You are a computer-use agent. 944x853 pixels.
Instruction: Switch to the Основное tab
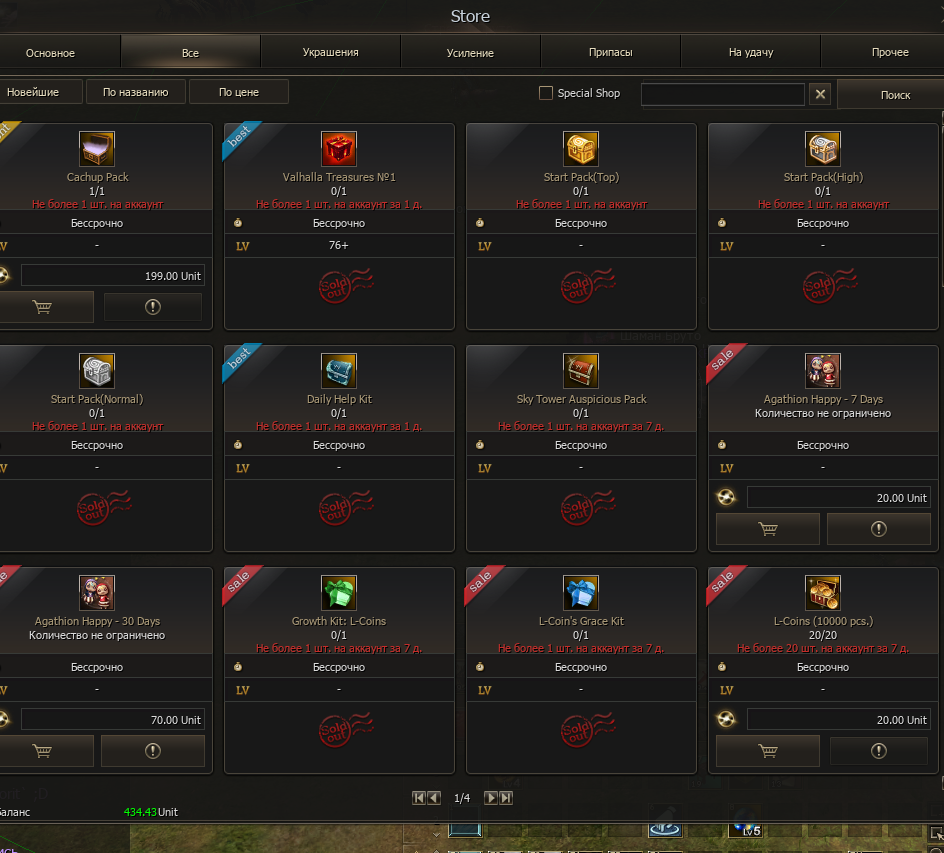pos(50,52)
